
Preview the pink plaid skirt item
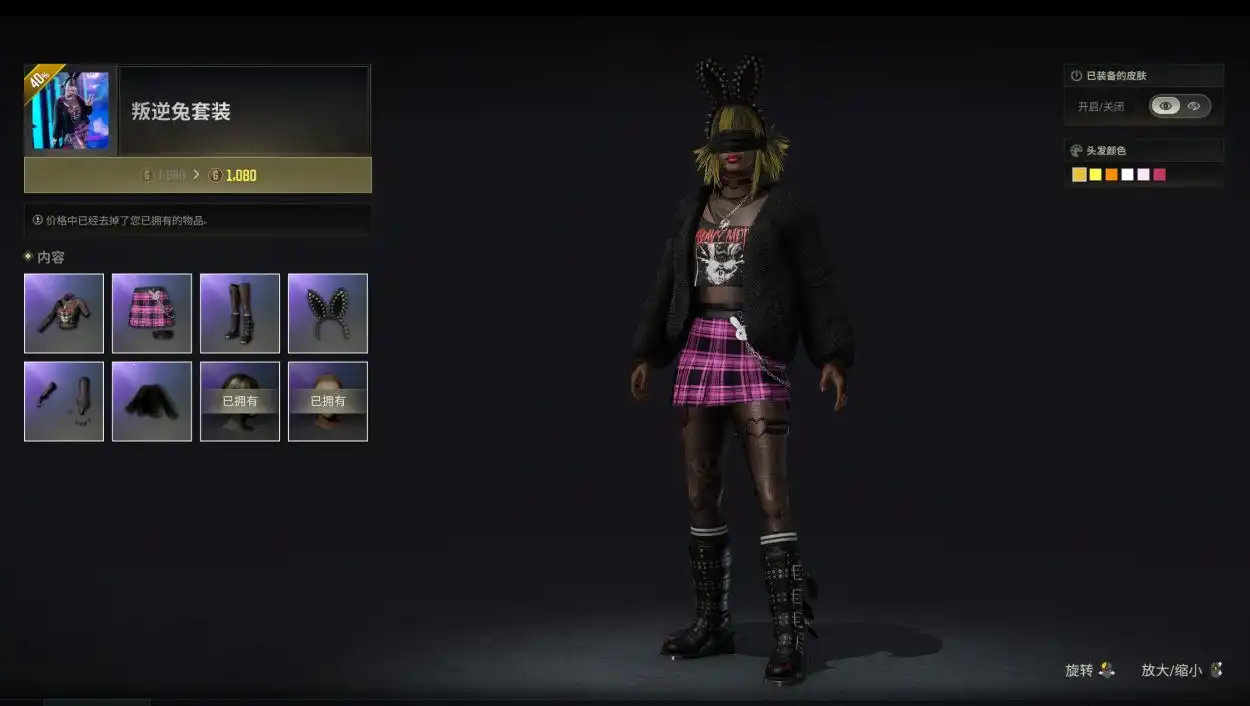(152, 313)
